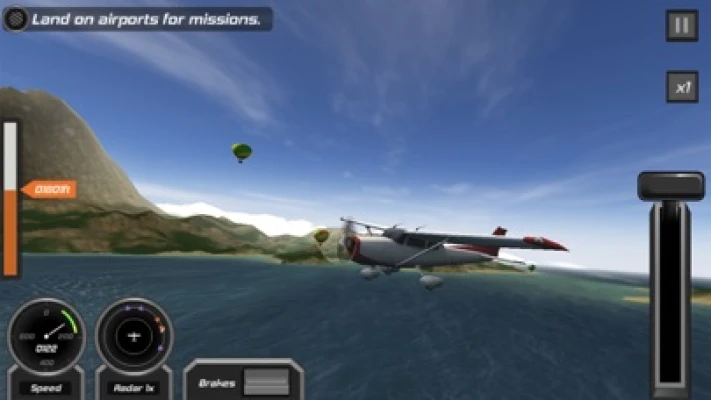The height and width of the screenshot is (400, 711).
Task: Click the orange altitude marker tag
Action: (50, 189)
